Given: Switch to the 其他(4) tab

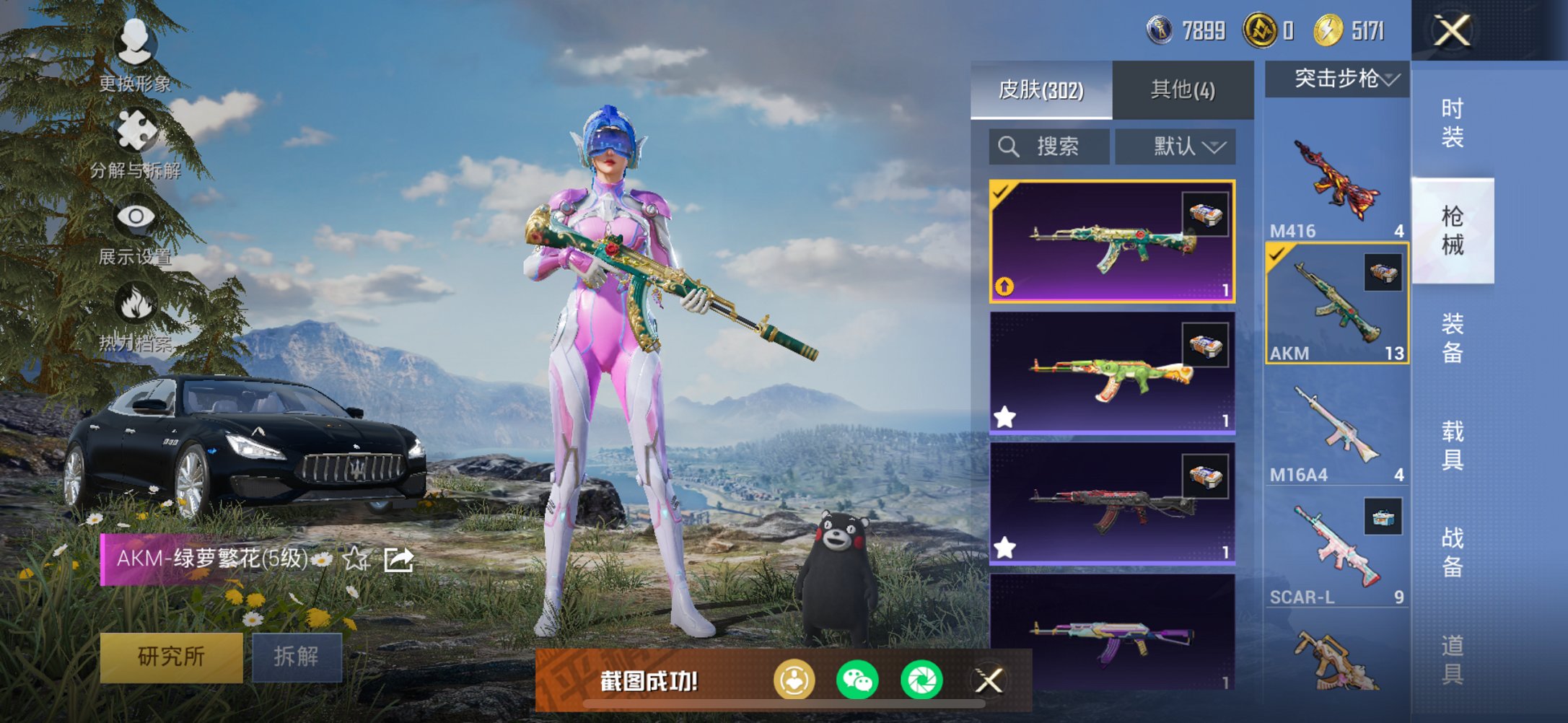Looking at the screenshot, I should click(x=1183, y=90).
